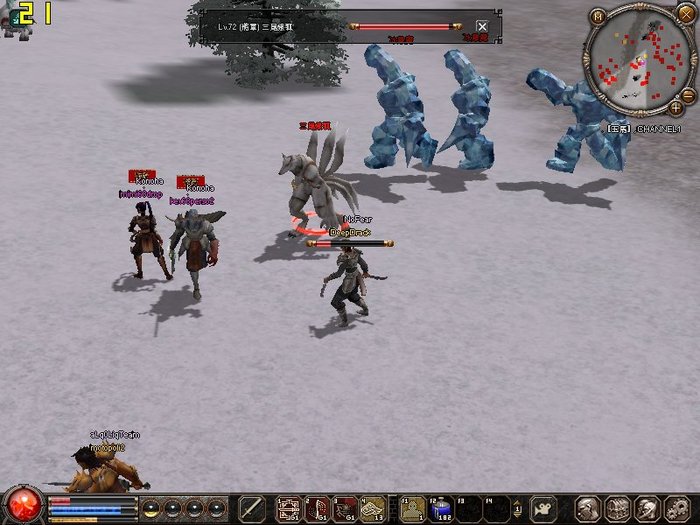Click the minimap's M button
This screenshot has width=700, height=525.
pyautogui.click(x=598, y=17)
